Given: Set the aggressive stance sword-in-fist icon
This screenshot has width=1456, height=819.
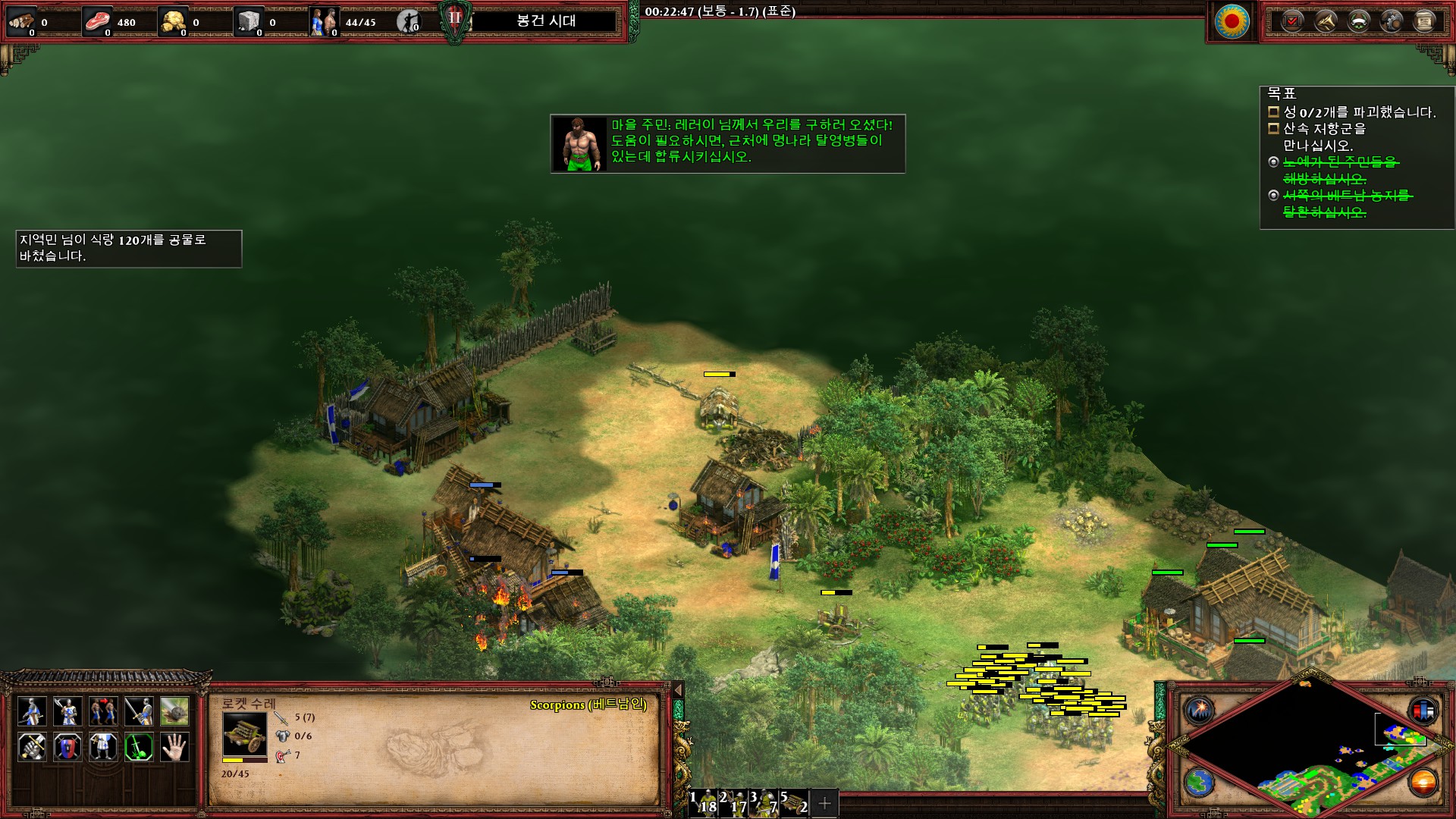Looking at the screenshot, I should pos(32,747).
